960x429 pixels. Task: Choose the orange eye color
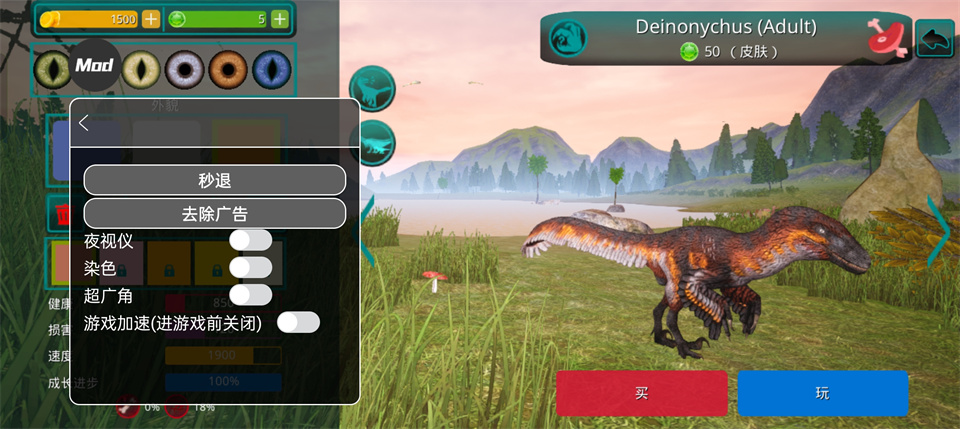[x=227, y=69]
